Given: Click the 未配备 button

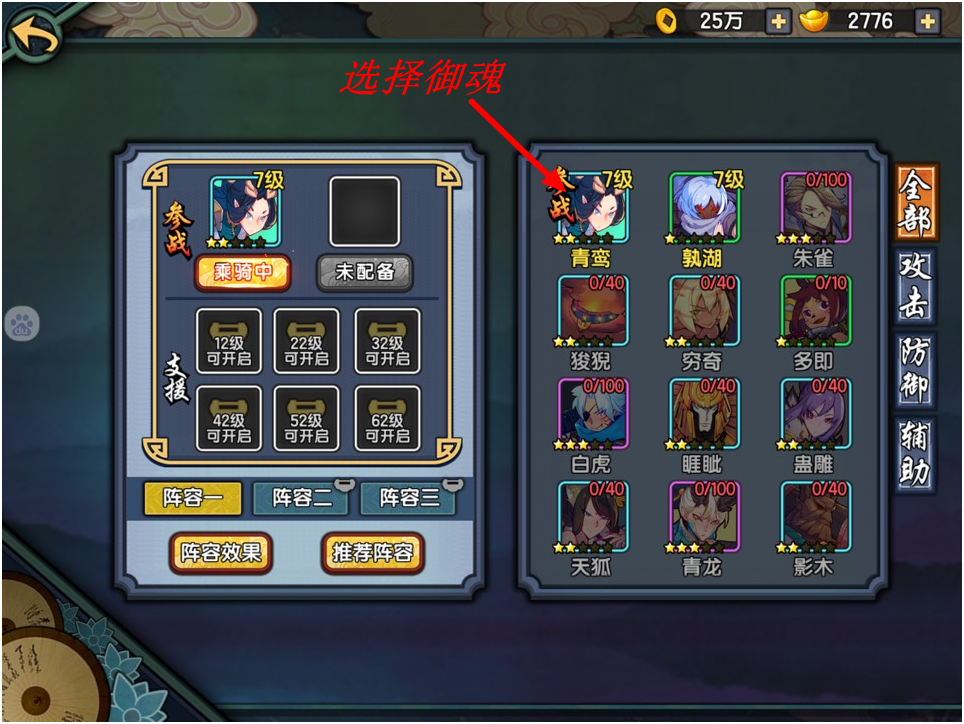Looking at the screenshot, I should (x=365, y=272).
